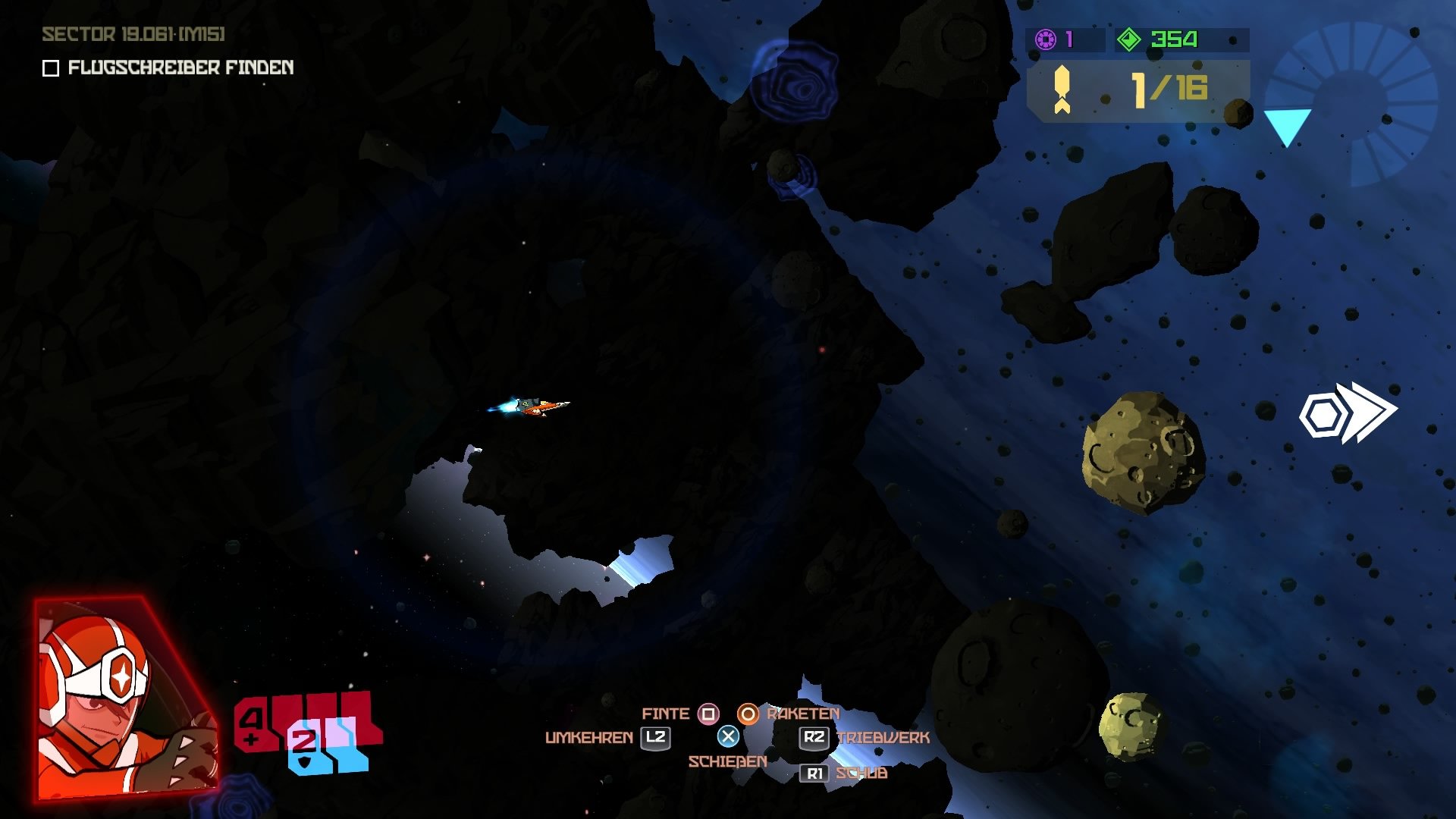Viewport: 1456px width, 819px height.
Task: Toggle the FLUGSCHREIBER FINDEN objective checkbox
Action: click(50, 70)
